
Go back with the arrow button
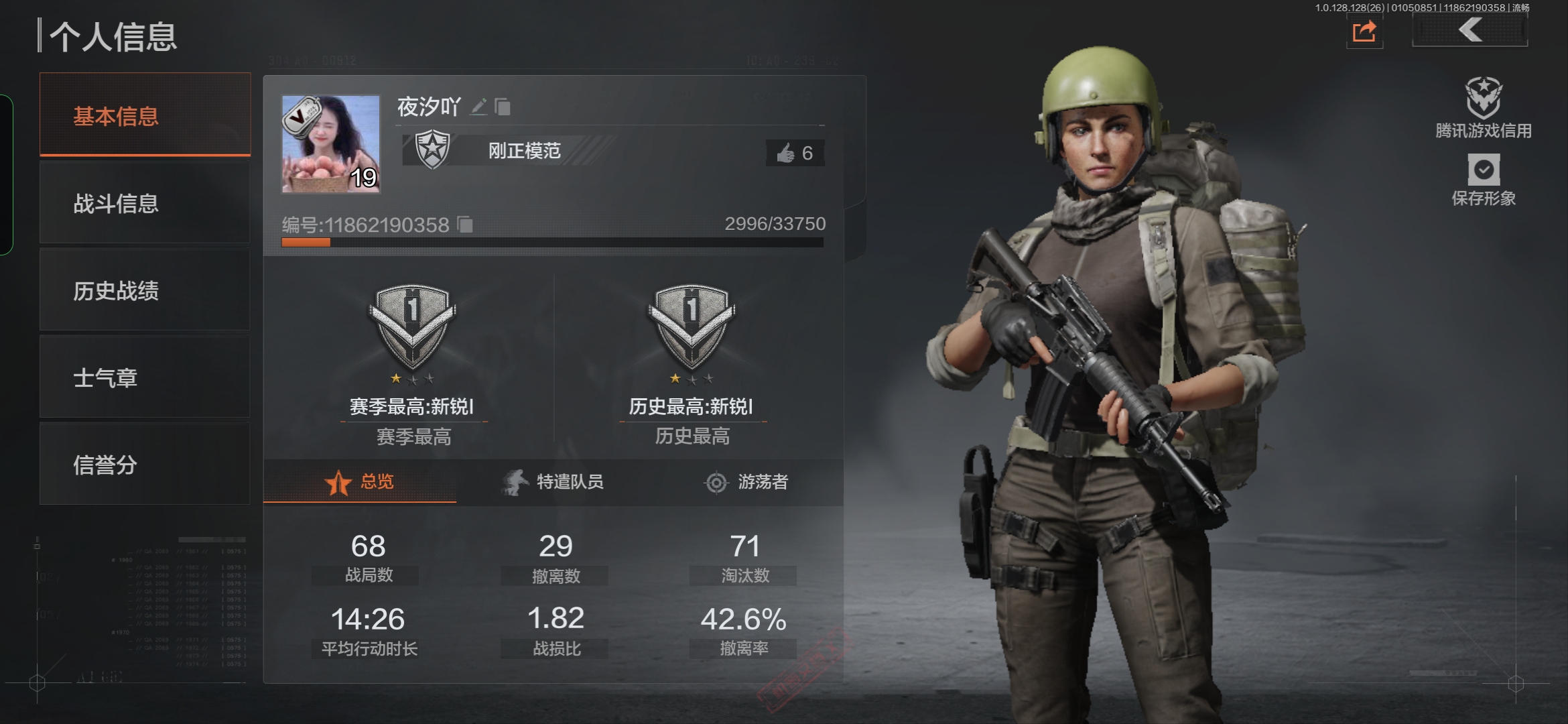[1469, 30]
